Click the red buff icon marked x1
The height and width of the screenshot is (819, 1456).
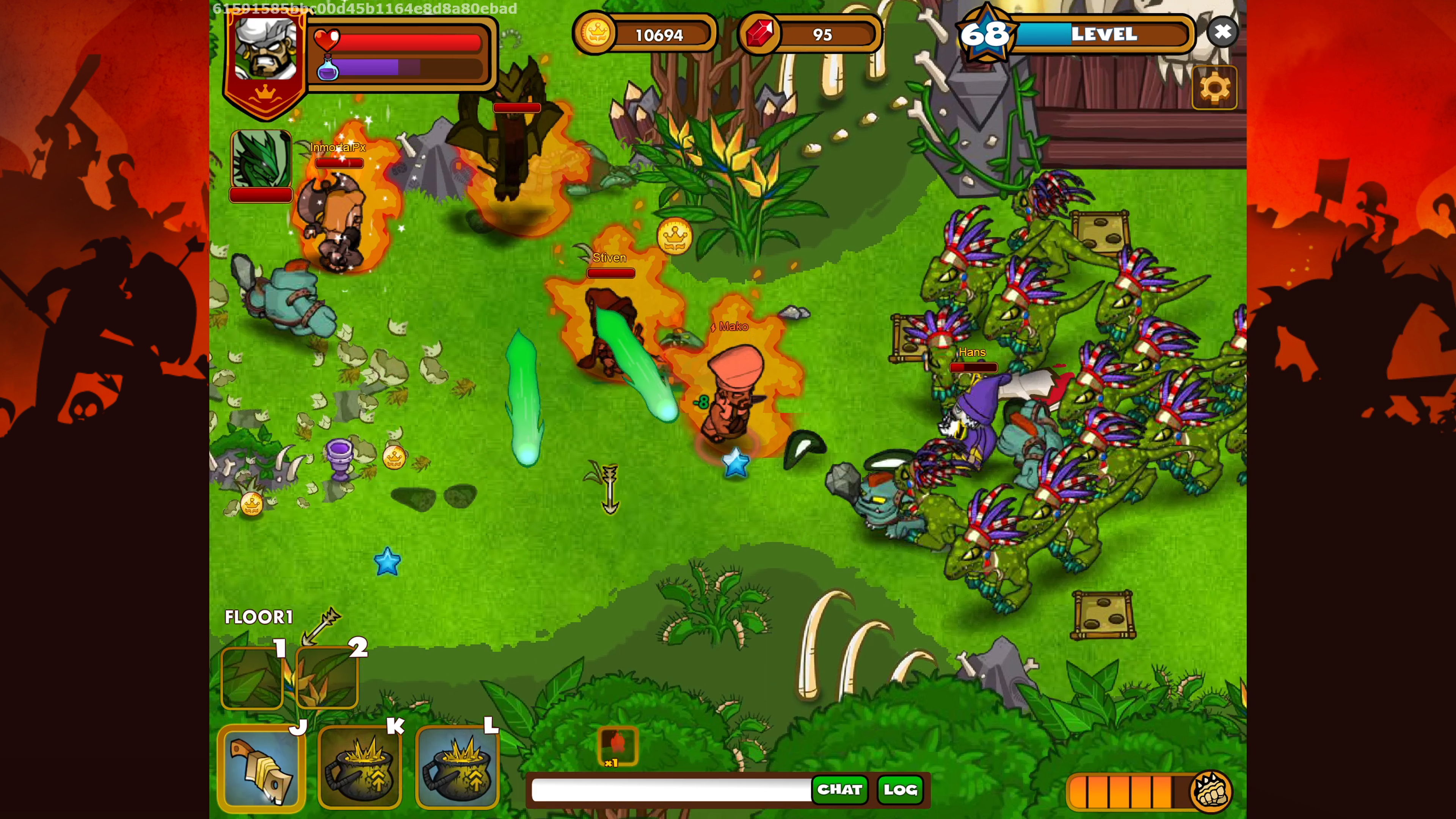point(618,745)
